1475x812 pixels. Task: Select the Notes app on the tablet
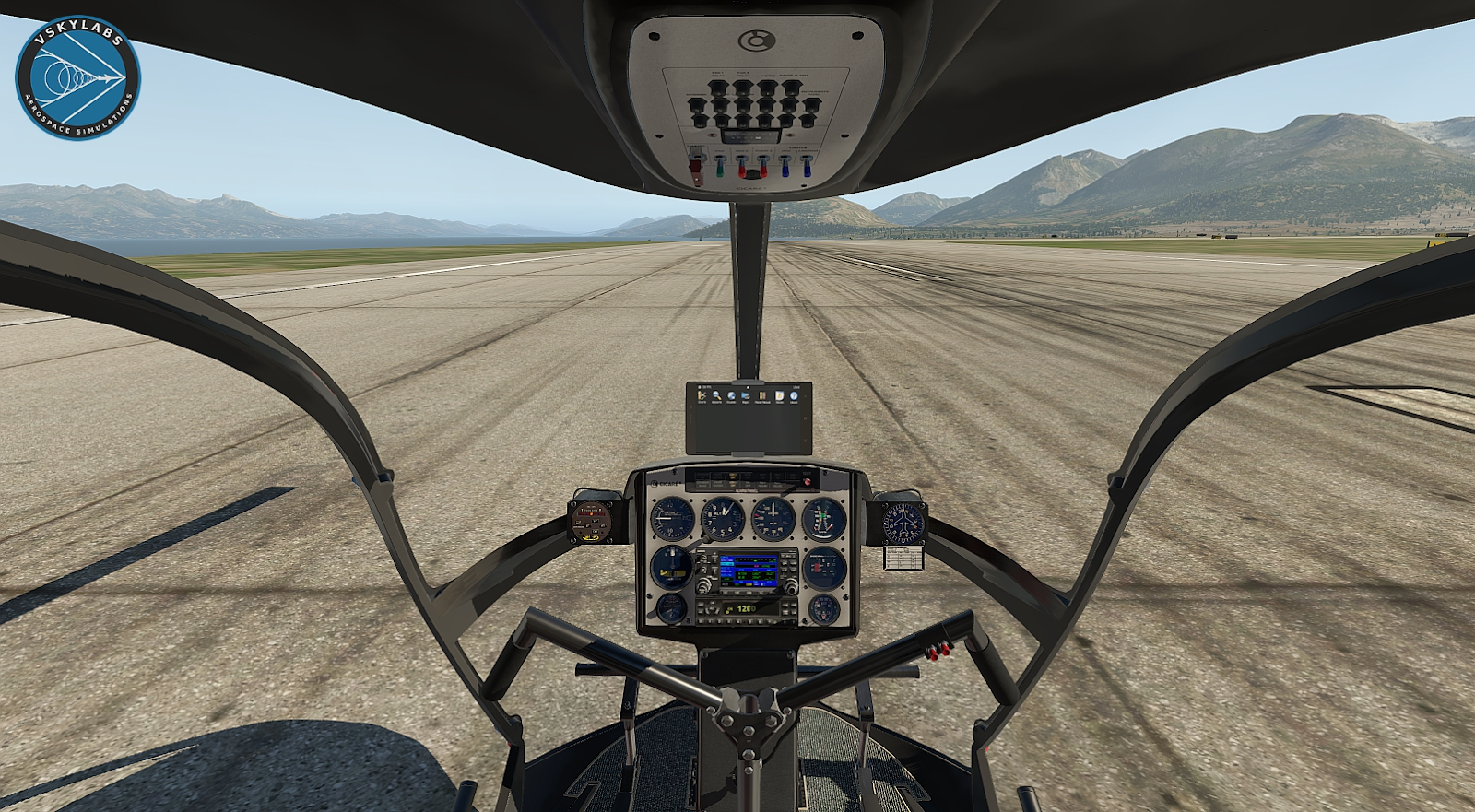tap(780, 396)
